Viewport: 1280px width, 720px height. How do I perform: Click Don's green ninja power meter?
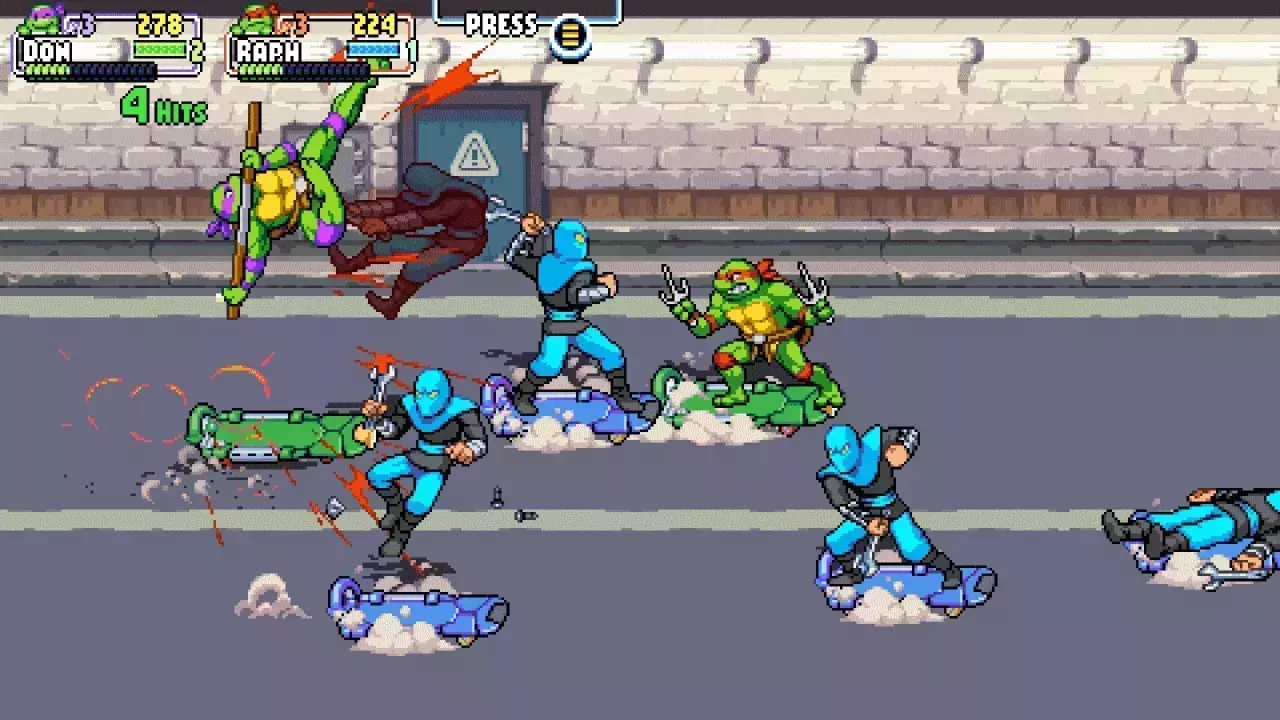158,48
